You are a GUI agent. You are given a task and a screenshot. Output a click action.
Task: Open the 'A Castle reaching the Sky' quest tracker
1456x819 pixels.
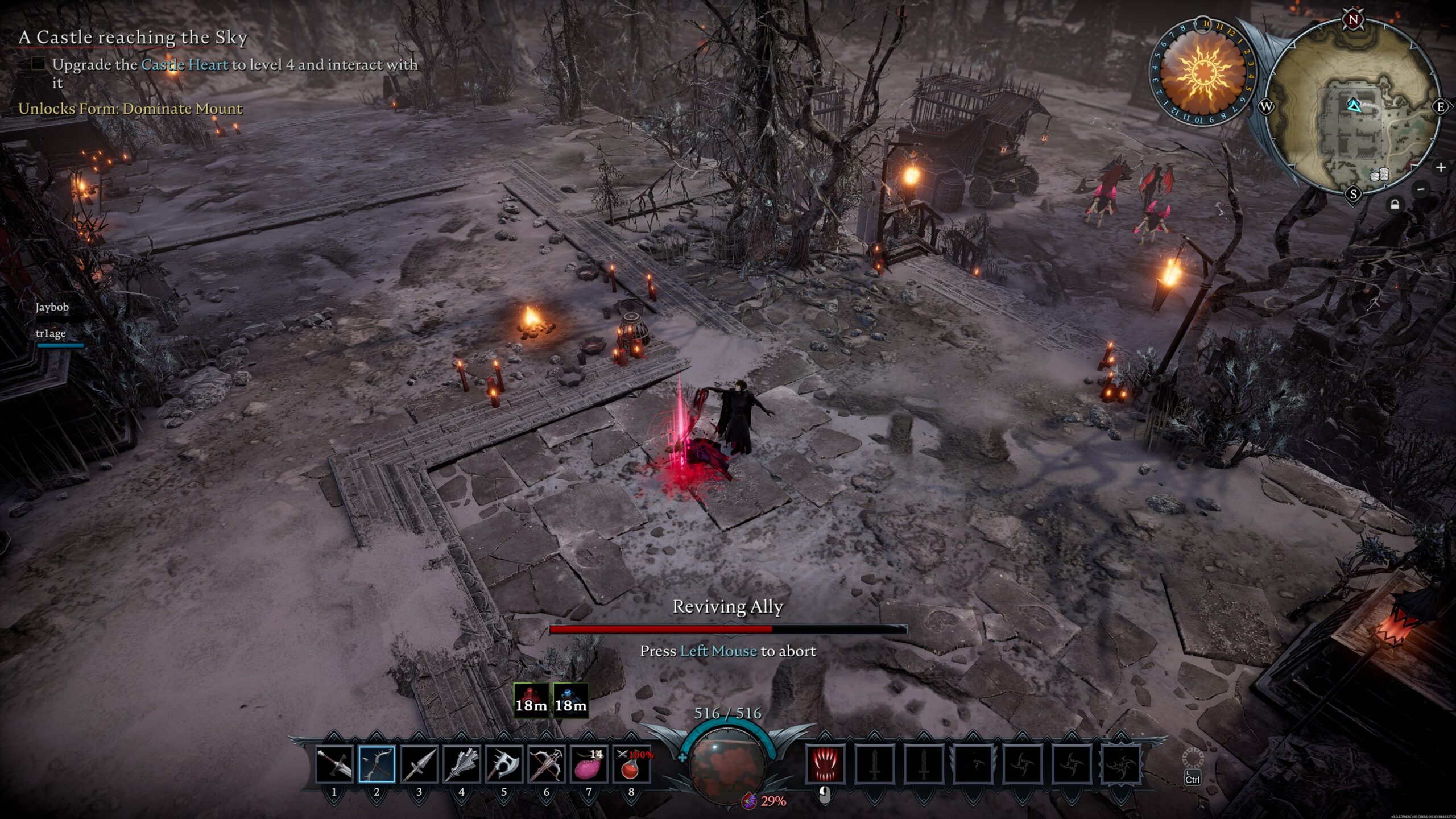click(133, 38)
